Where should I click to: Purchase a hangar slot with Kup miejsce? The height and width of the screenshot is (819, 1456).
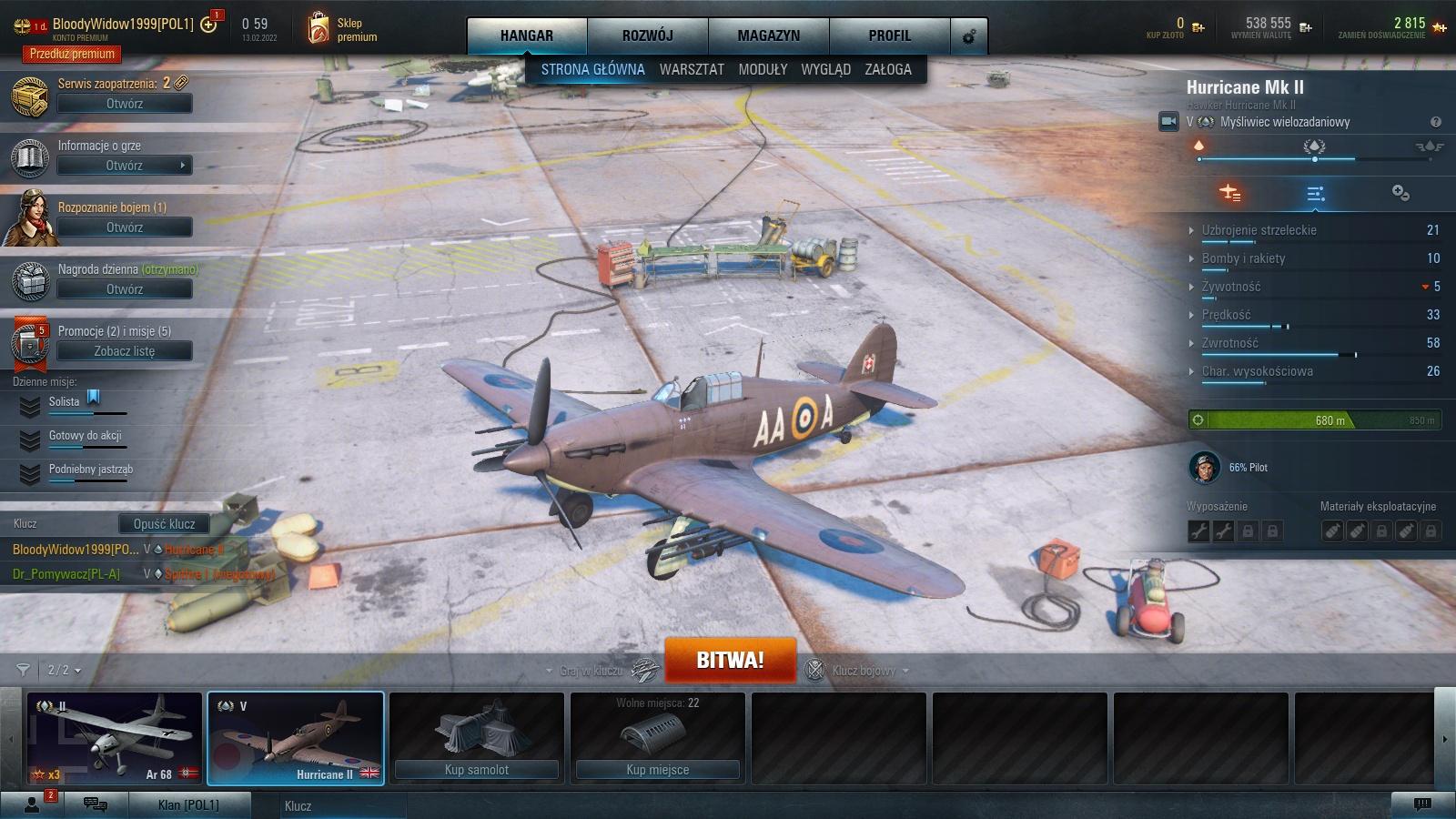pyautogui.click(x=657, y=770)
